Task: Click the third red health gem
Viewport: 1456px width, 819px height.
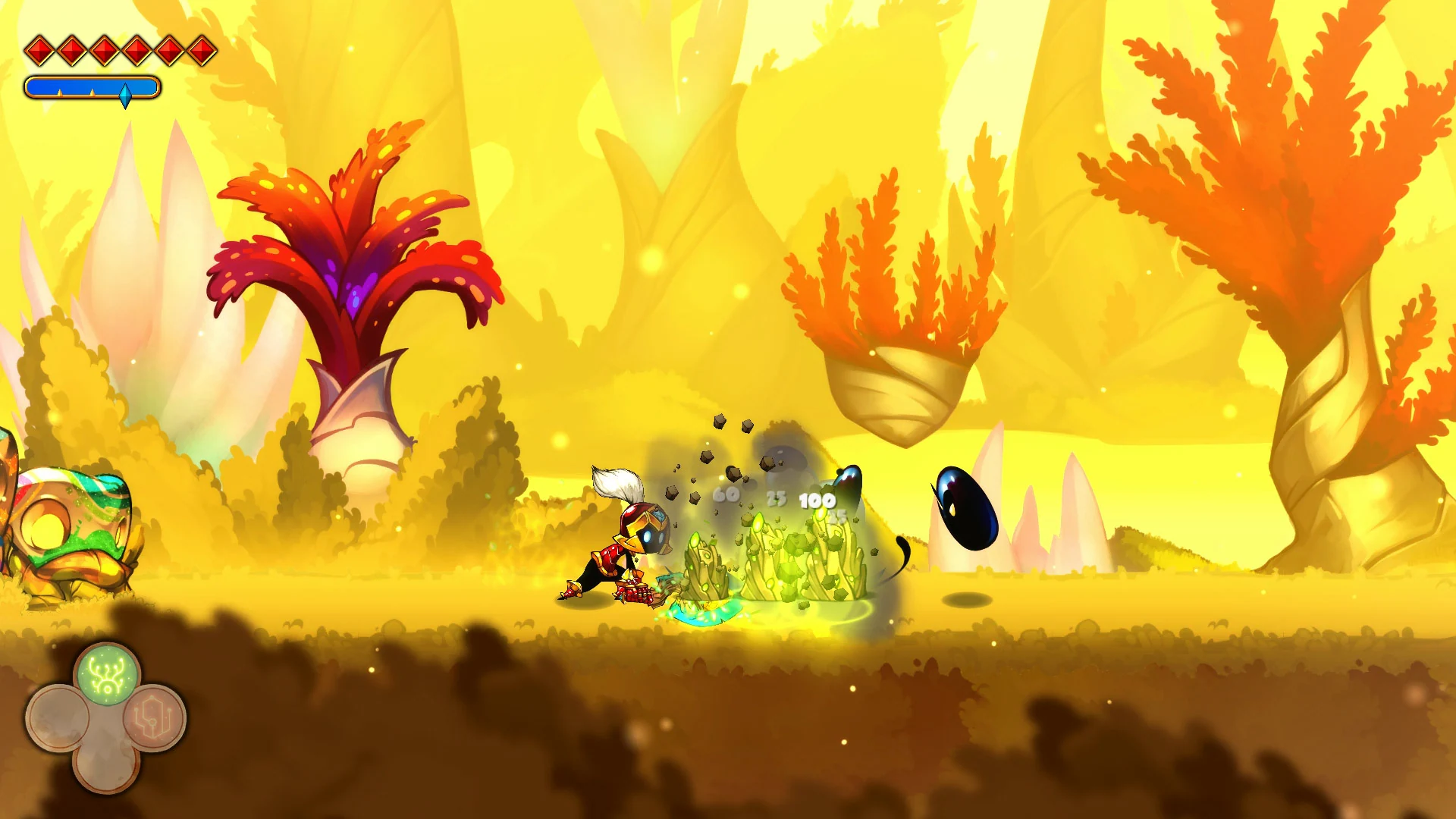Action: pyautogui.click(x=104, y=50)
